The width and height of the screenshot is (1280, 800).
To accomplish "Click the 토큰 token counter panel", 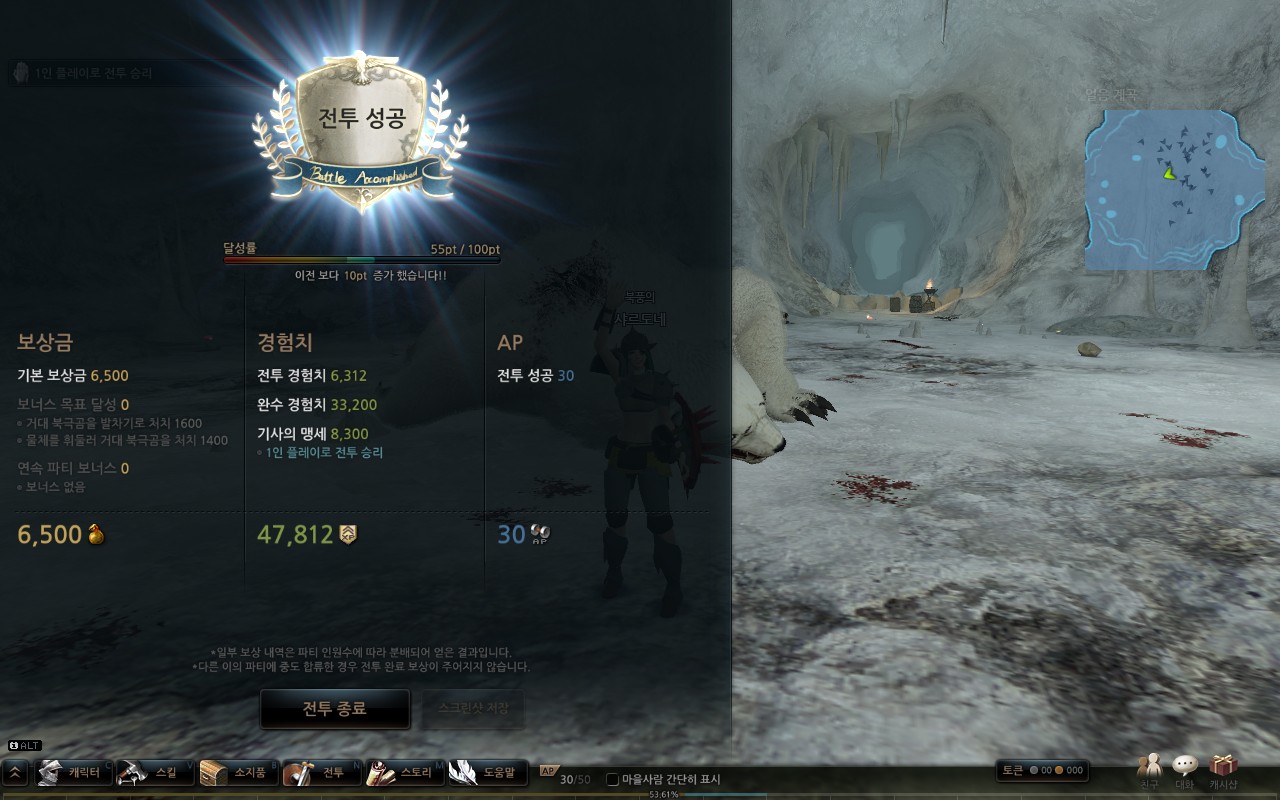I will point(1042,770).
